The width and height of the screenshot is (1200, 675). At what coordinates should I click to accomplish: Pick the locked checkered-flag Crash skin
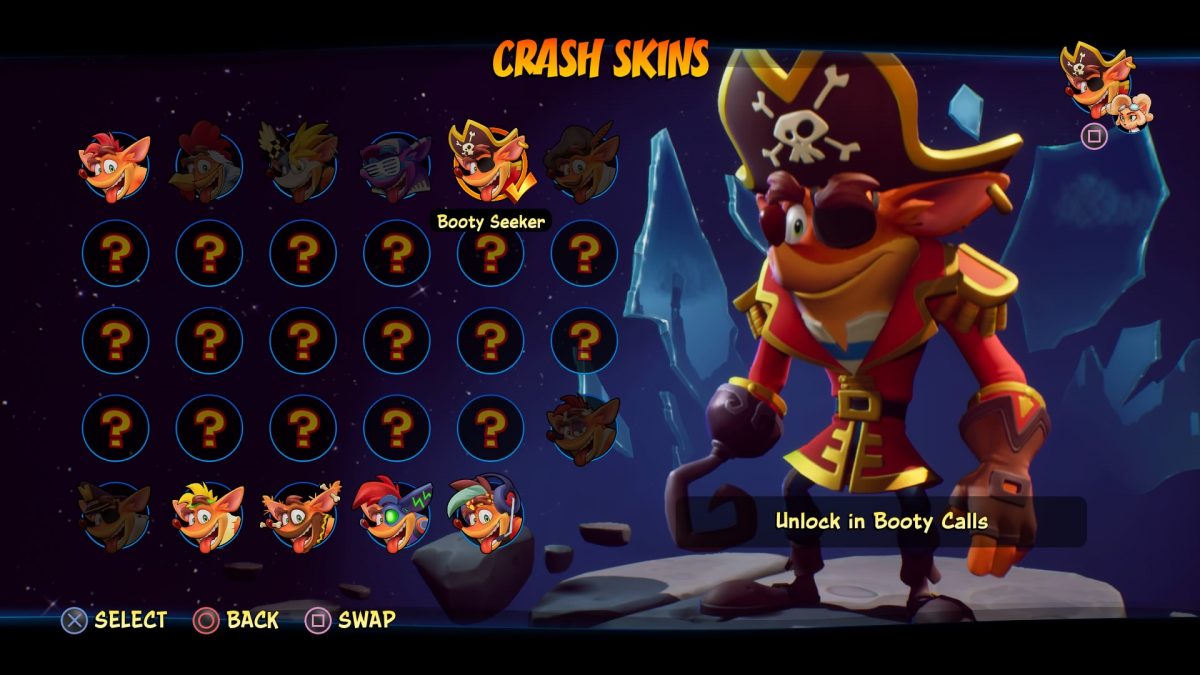click(x=302, y=162)
